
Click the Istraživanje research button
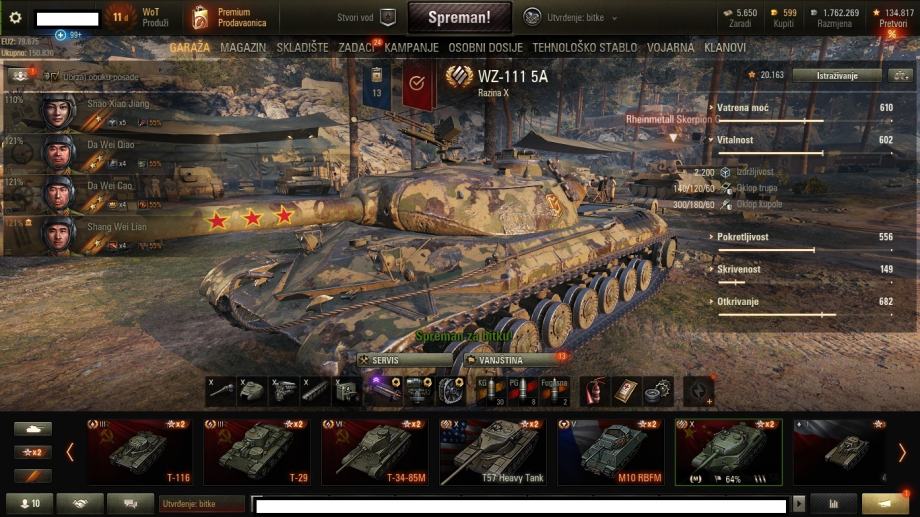pyautogui.click(x=837, y=75)
